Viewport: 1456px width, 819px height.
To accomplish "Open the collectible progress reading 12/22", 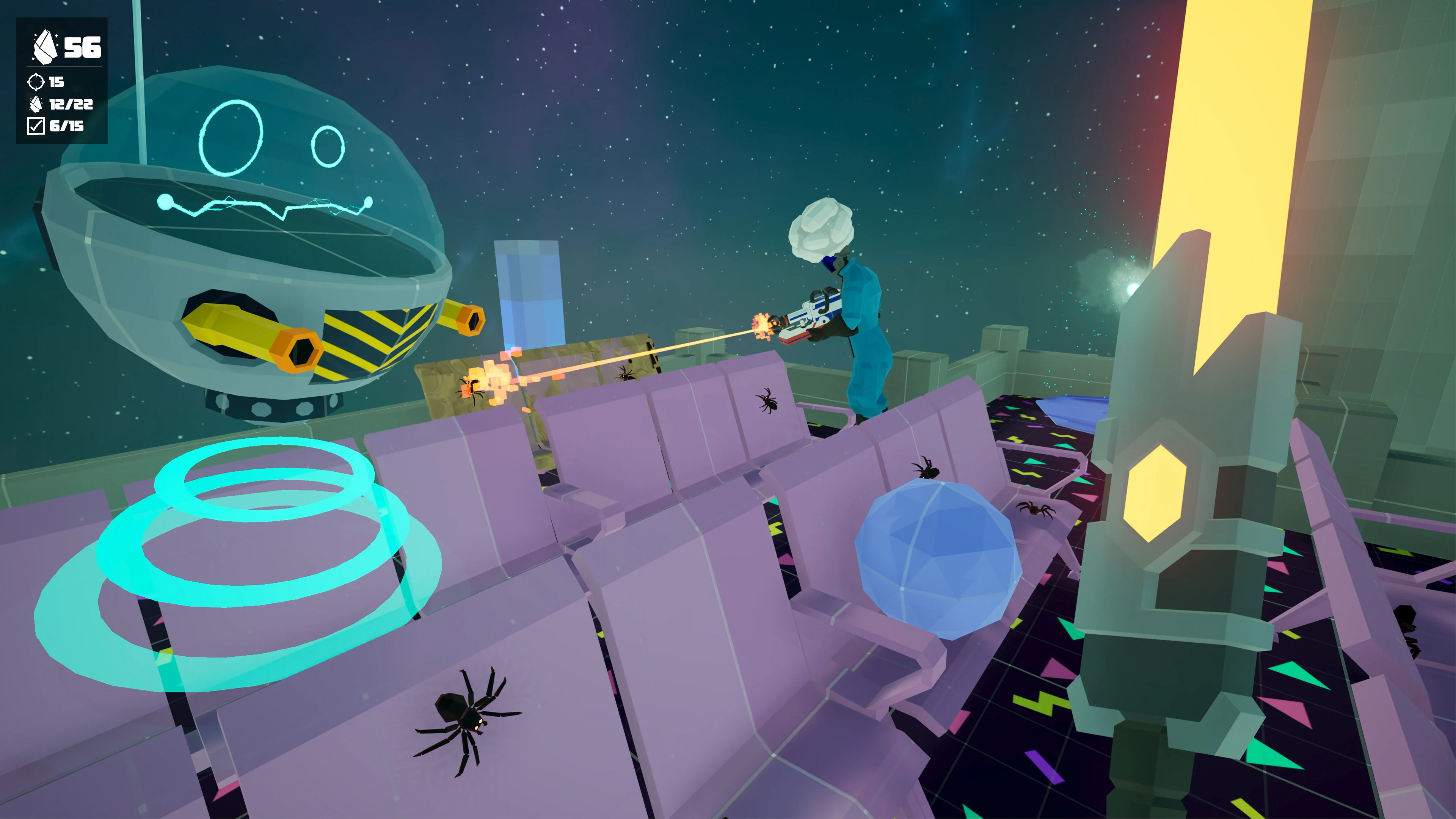I will click(x=71, y=105).
